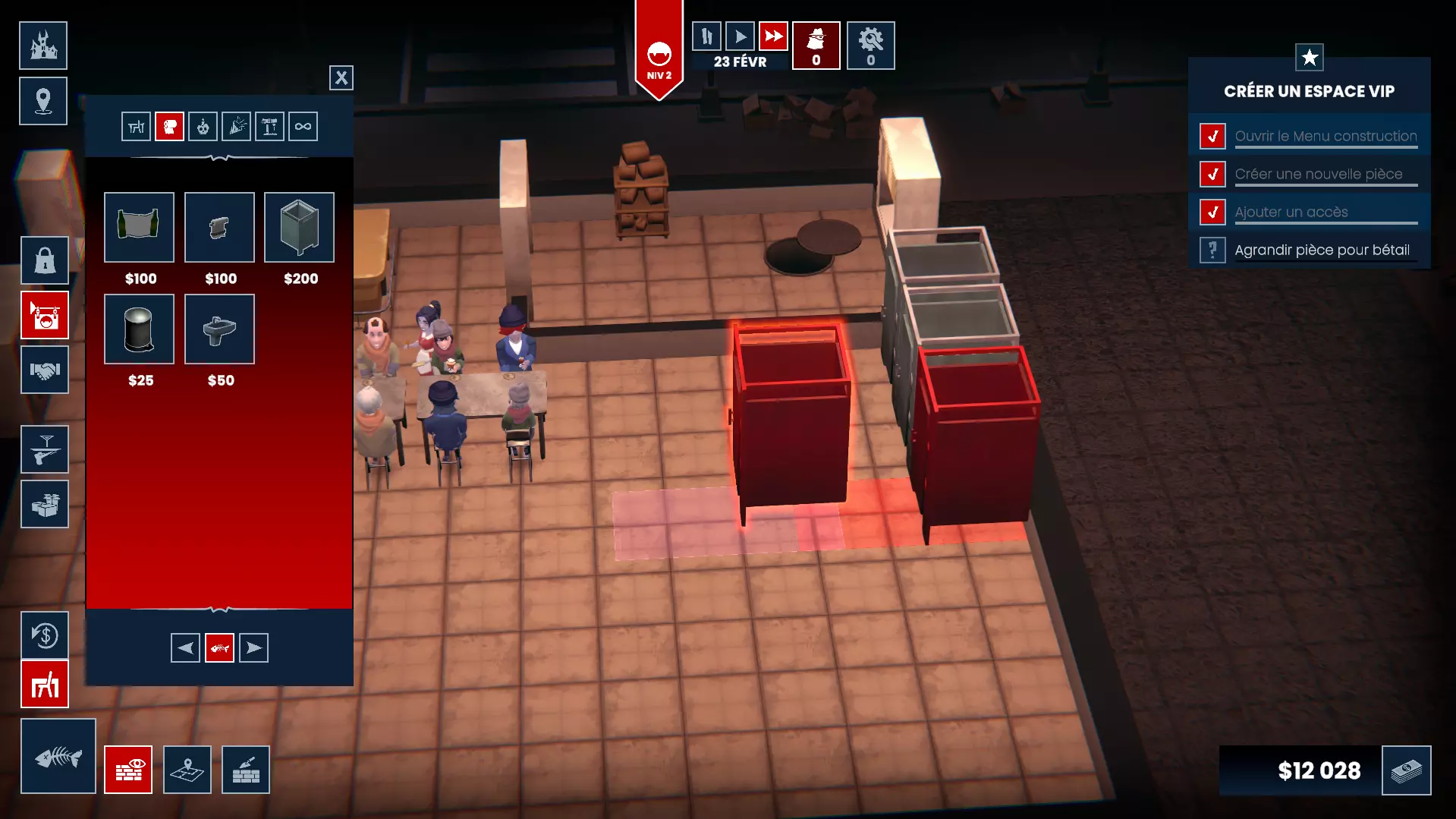
Task: Open the map location pin button
Action: coord(43,101)
